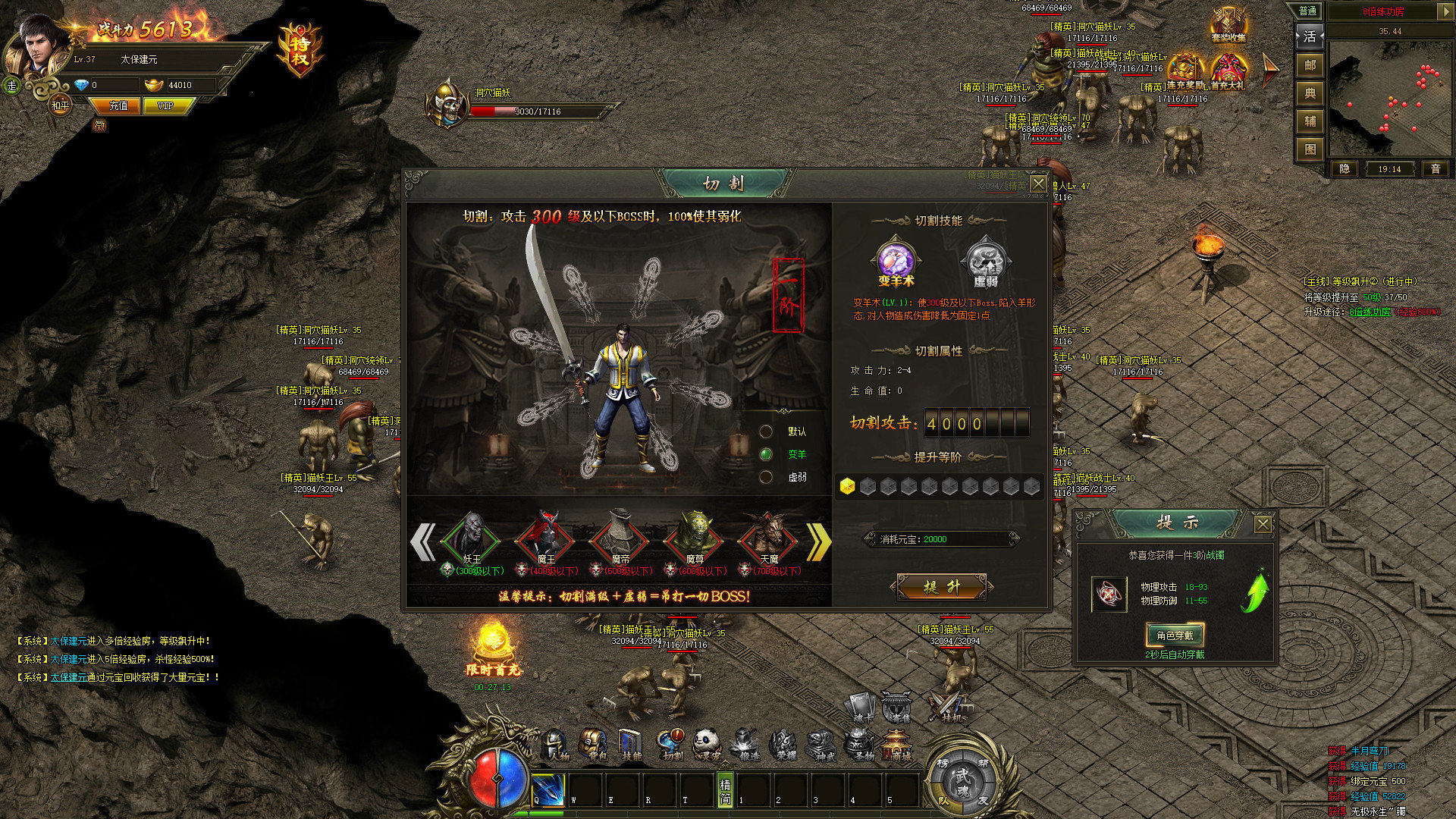Image resolution: width=1456 pixels, height=819 pixels.
Task: Close the 切割 (Cutting) window
Action: pyautogui.click(x=1038, y=184)
